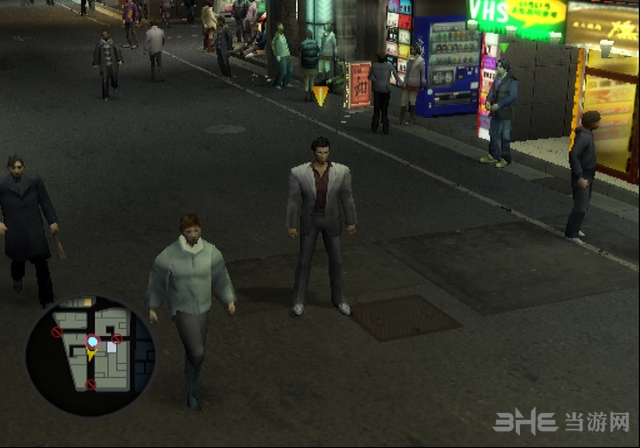Select the cyan player marker on the minimap
Screen dimensions: 640x448
coord(92,342)
